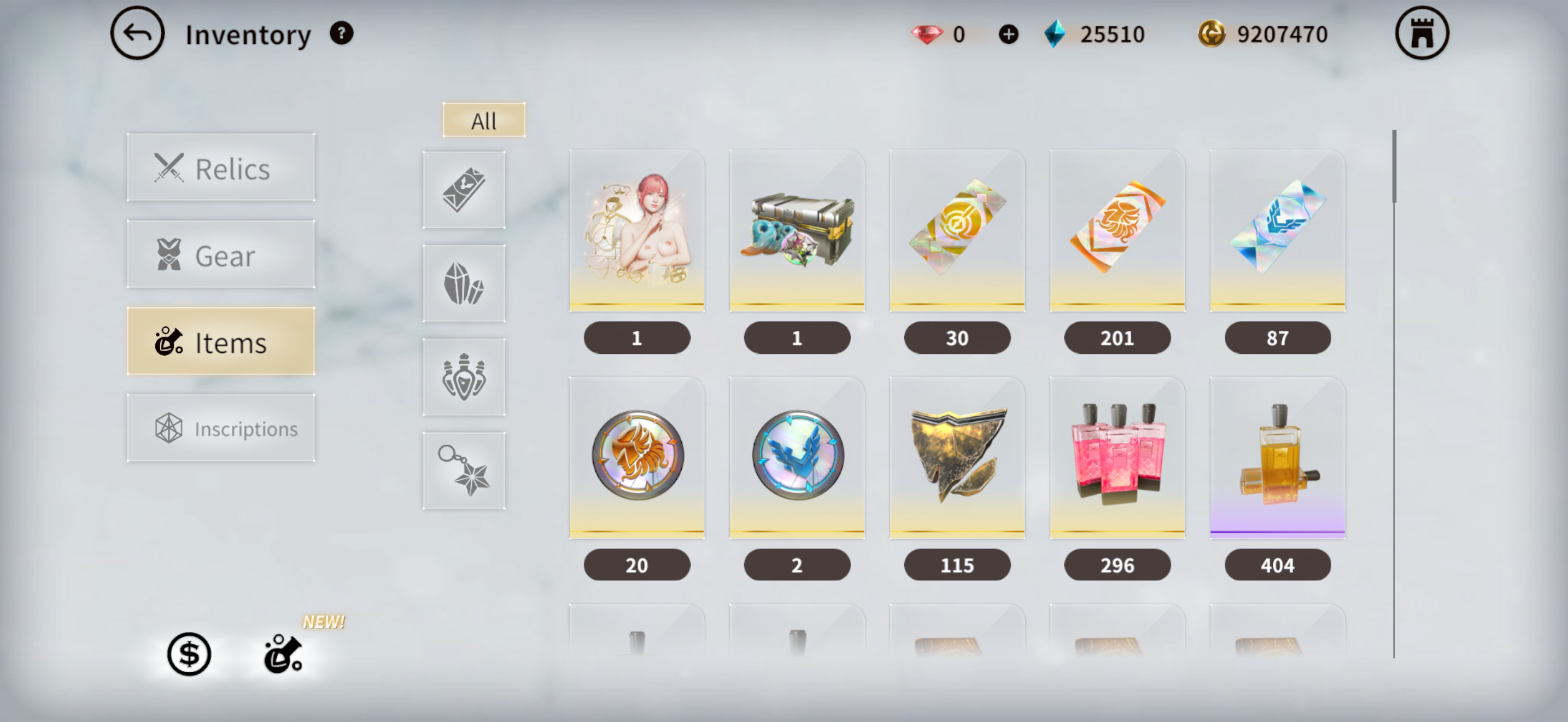
Task: Switch to the Relics tab
Action: 221,168
